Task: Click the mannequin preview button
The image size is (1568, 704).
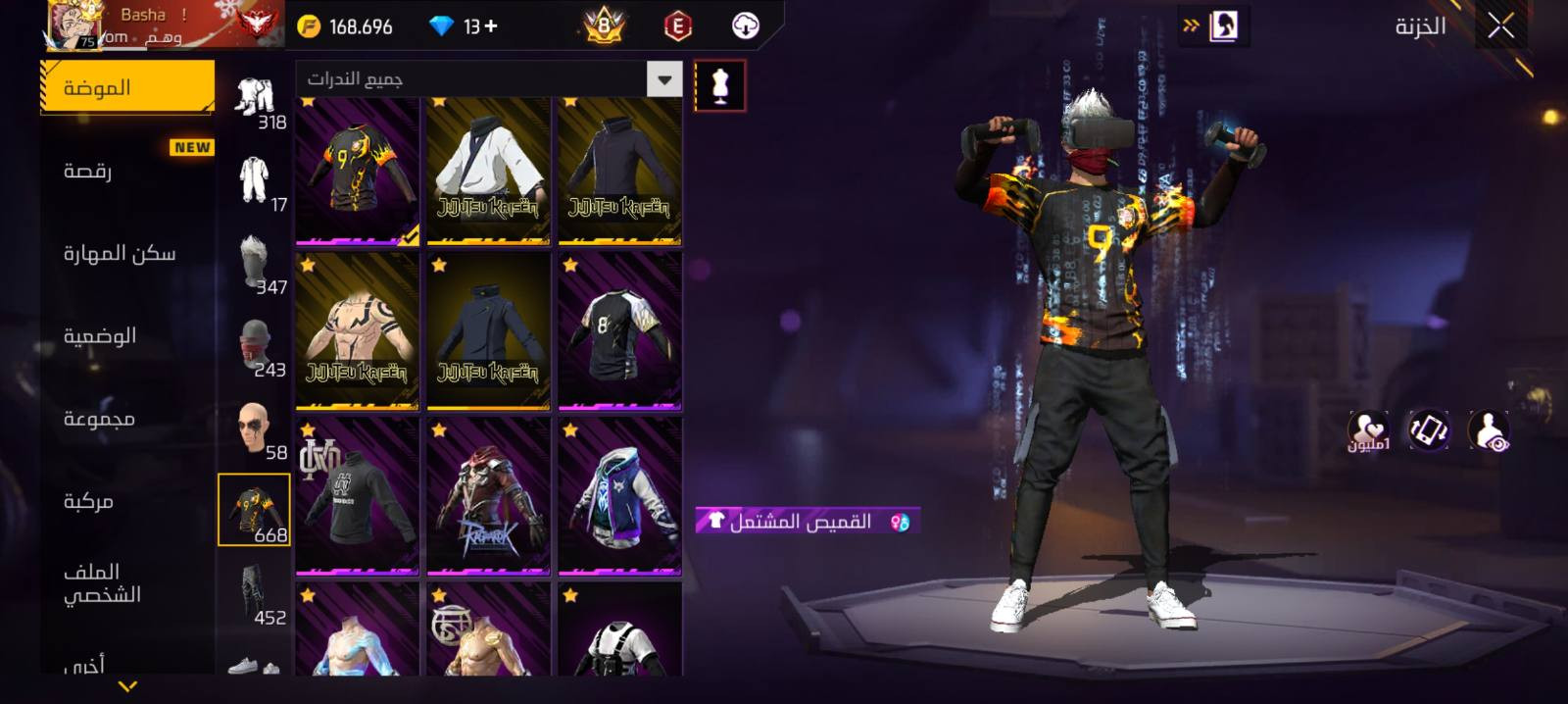Action: coord(719,85)
